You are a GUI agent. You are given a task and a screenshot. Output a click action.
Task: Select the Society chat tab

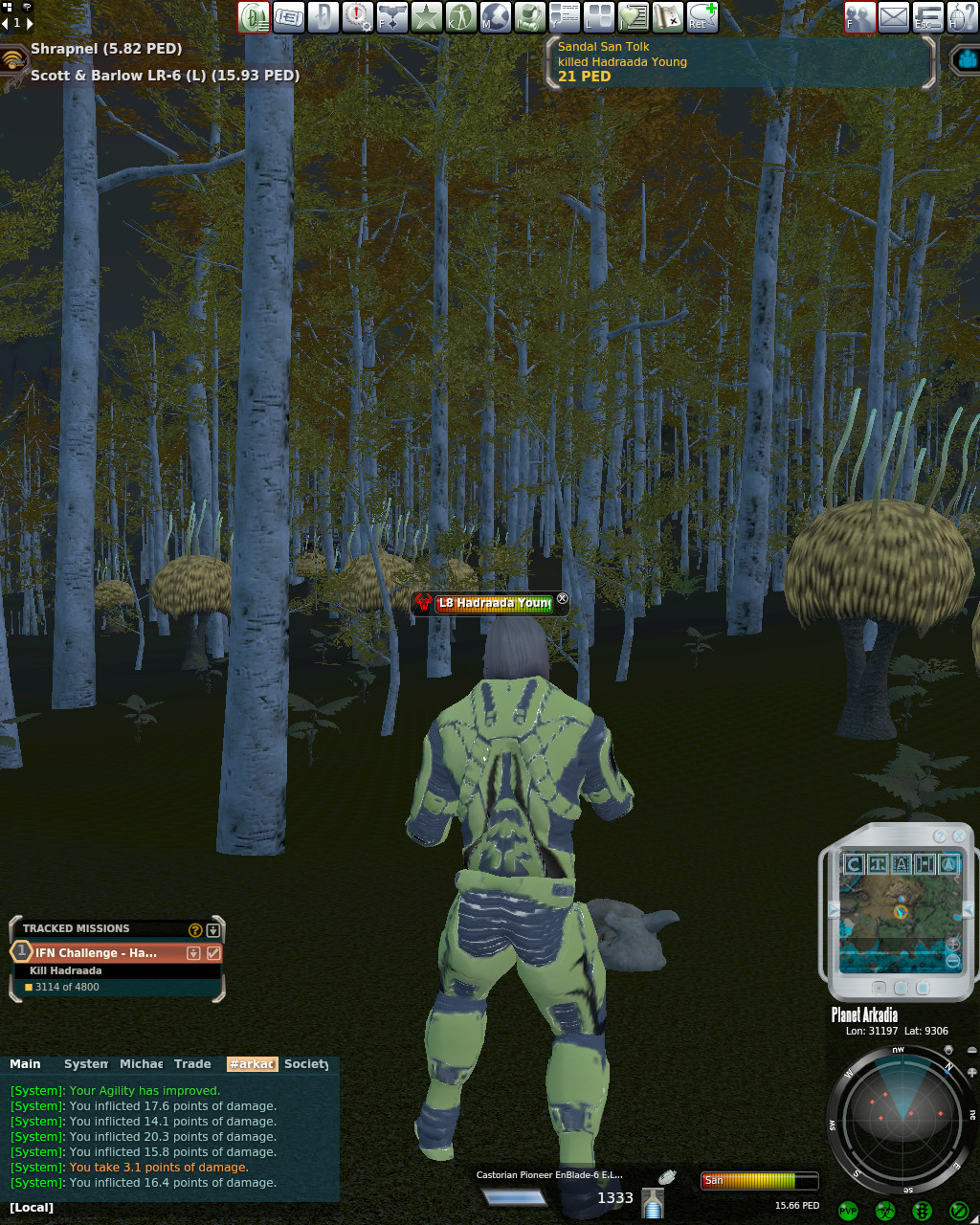point(306,1064)
